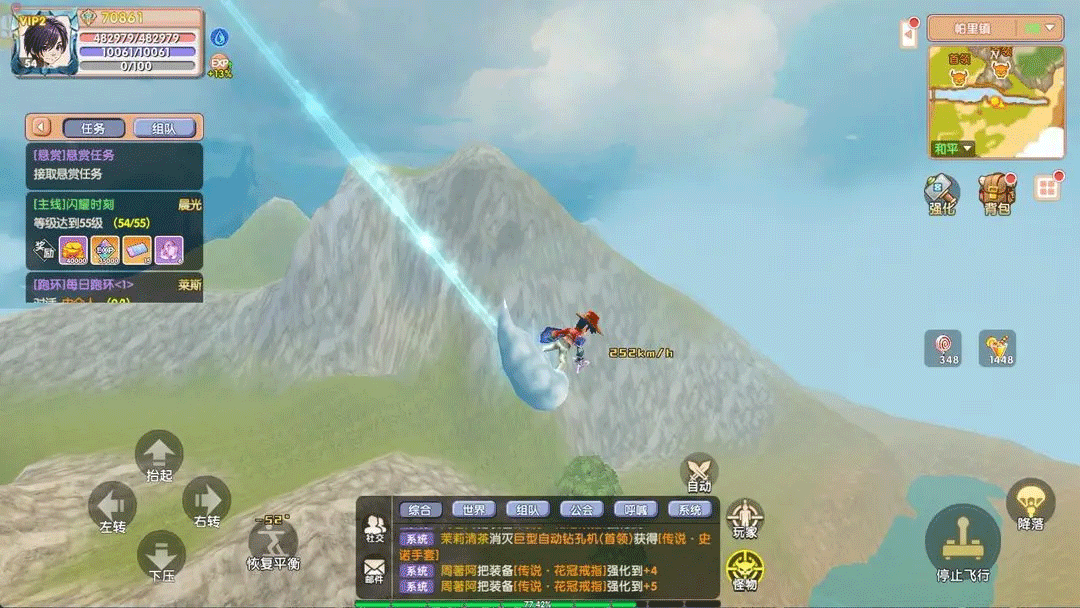
Task: Switch to the 任务 quest tab
Action: (x=94, y=128)
